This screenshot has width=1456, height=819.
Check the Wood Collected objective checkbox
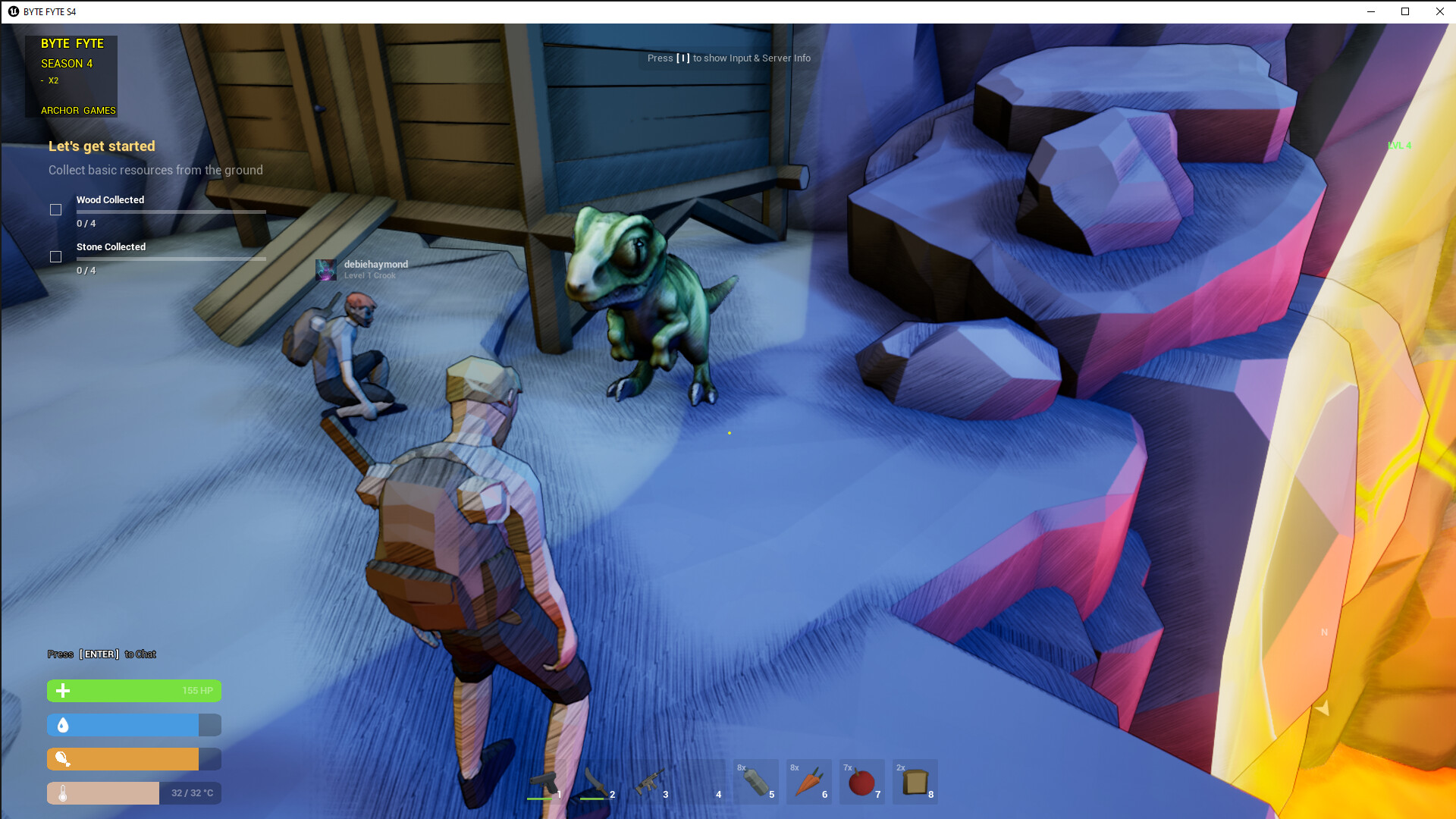point(56,209)
